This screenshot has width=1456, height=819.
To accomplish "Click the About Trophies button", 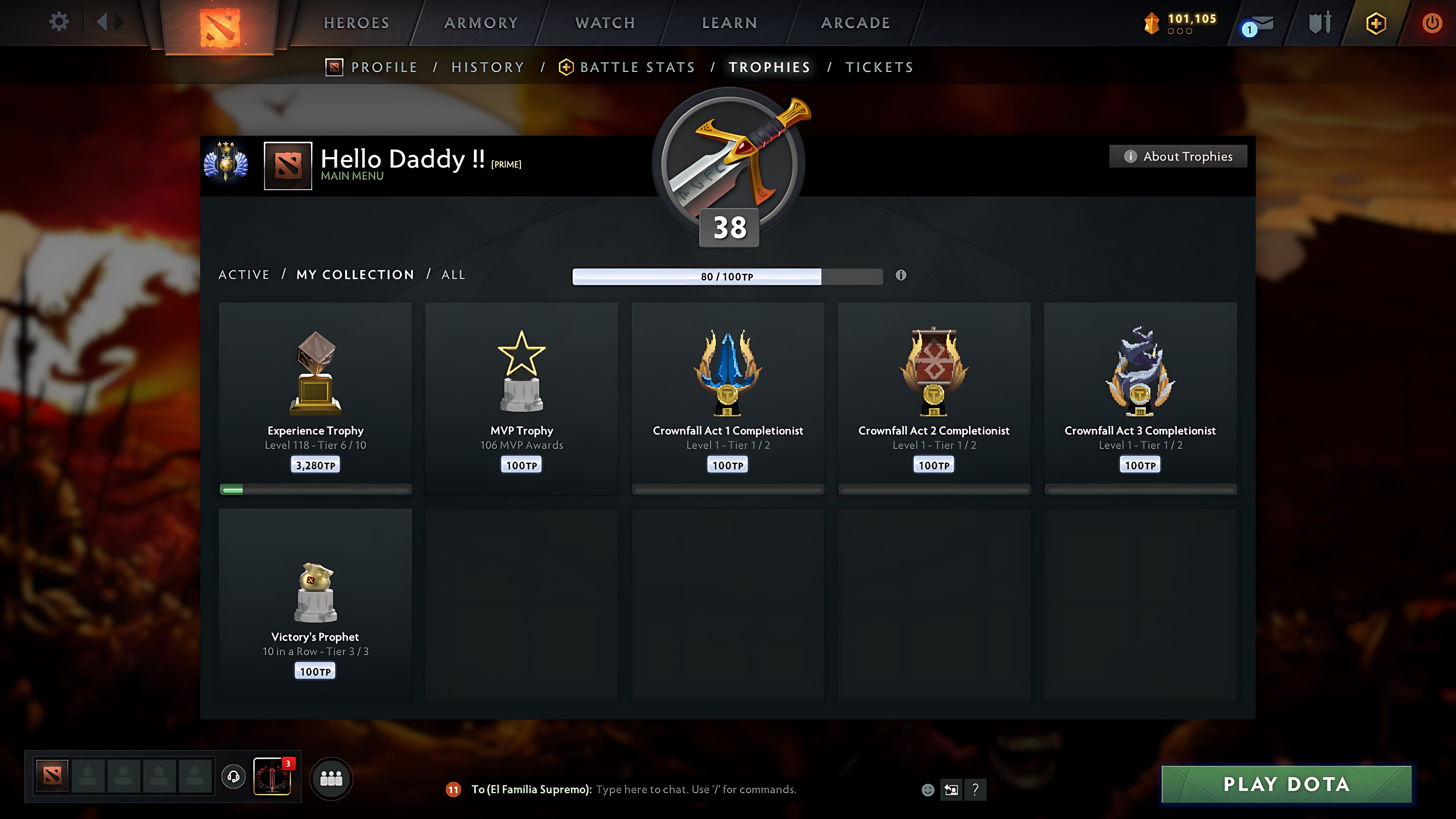I will tap(1178, 156).
